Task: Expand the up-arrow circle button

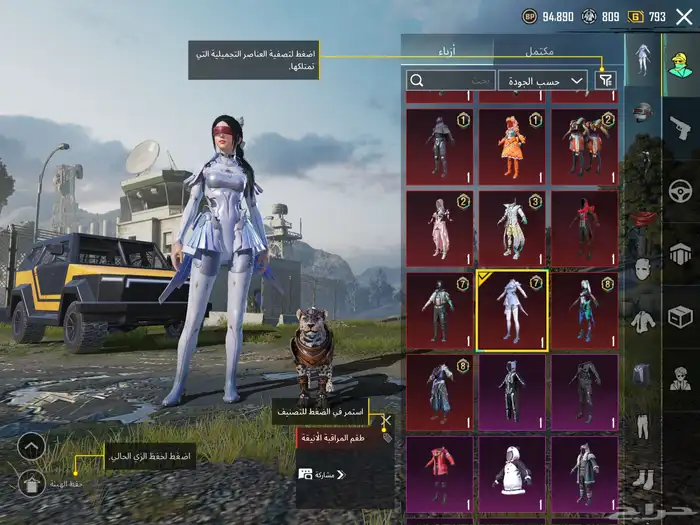Action: (31, 446)
